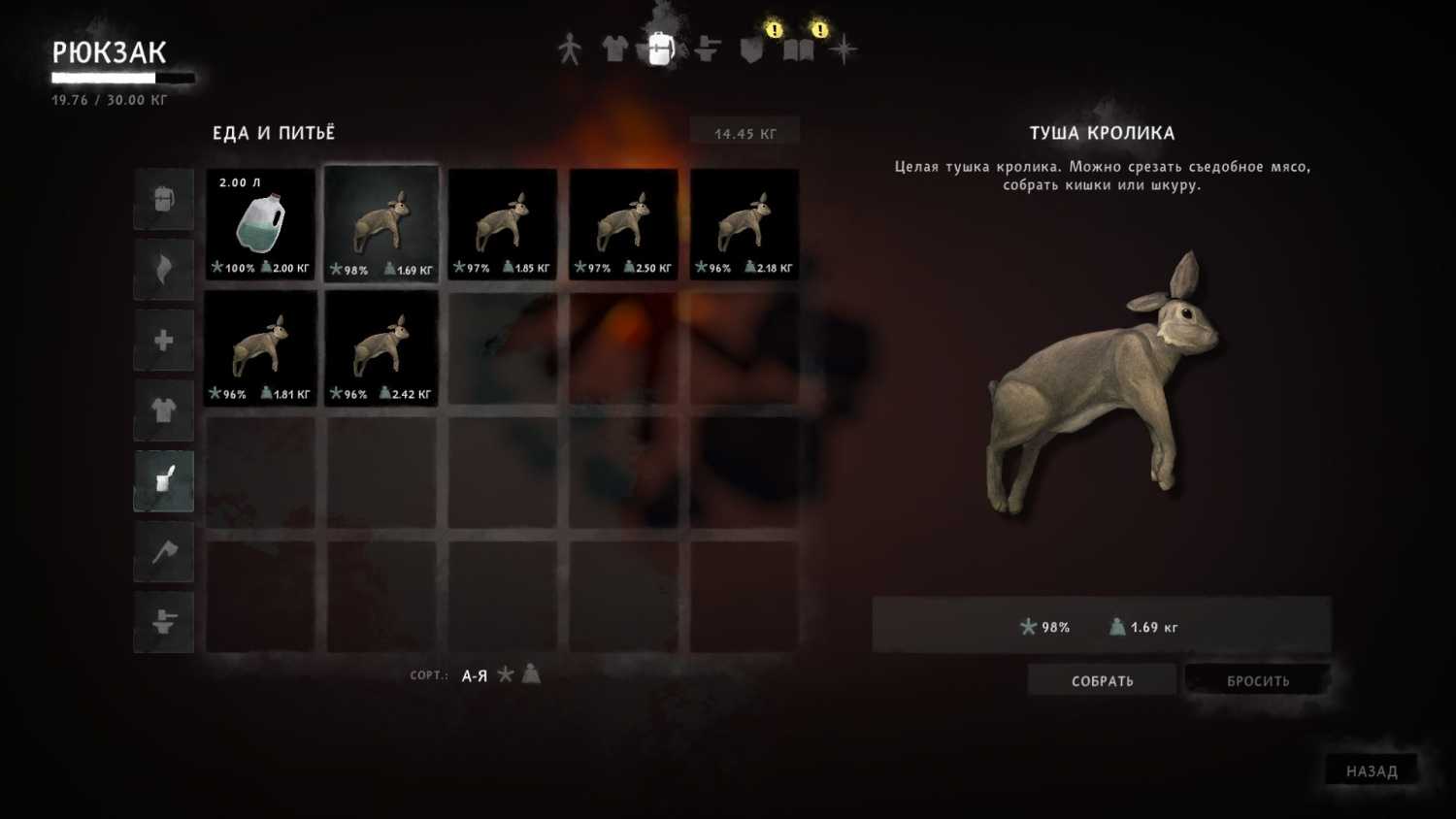Pick the 2.18 kg rabbit carcass
This screenshot has width=1456, height=819.
click(745, 224)
